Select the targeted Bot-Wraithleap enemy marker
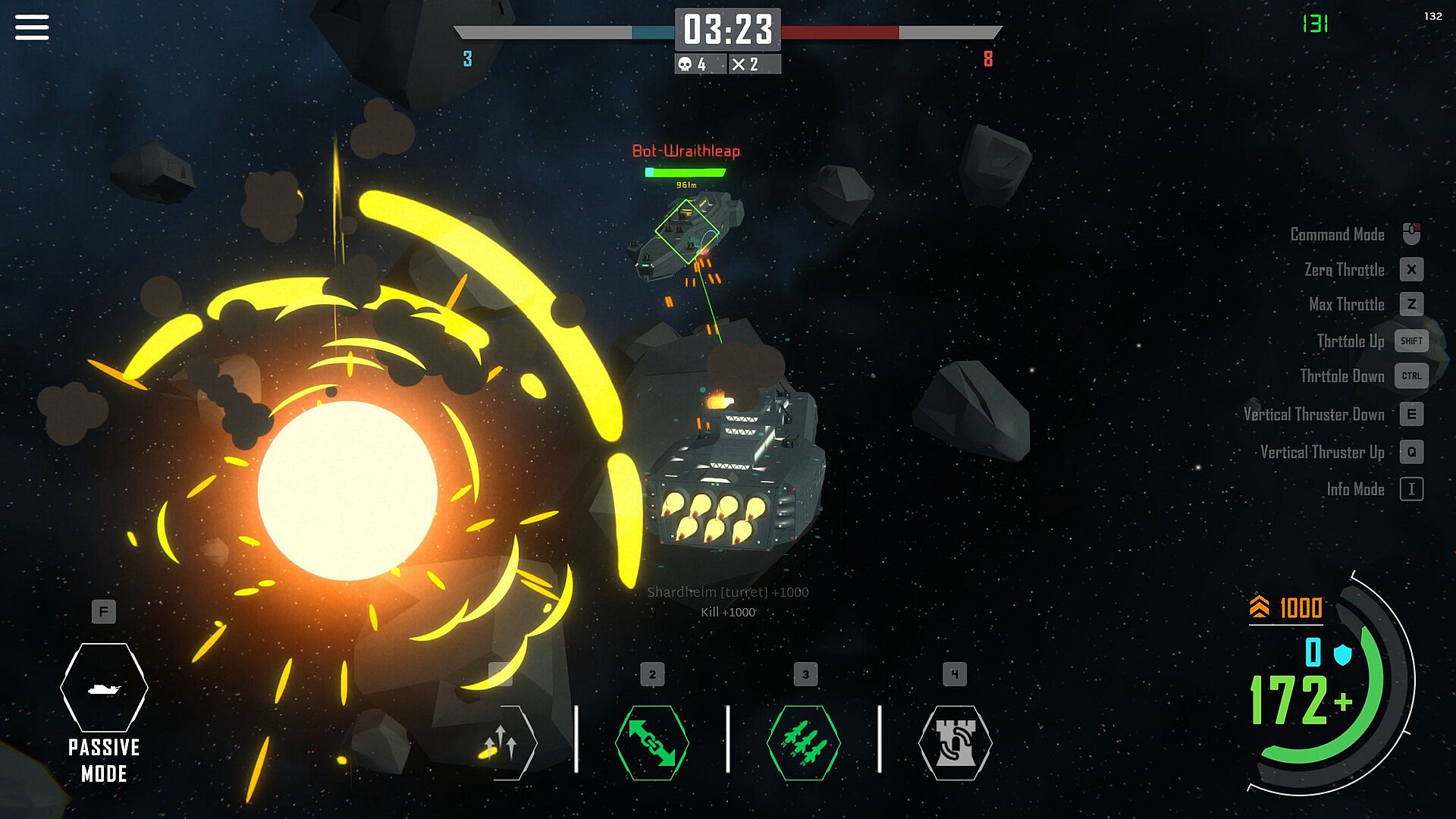 [686, 231]
